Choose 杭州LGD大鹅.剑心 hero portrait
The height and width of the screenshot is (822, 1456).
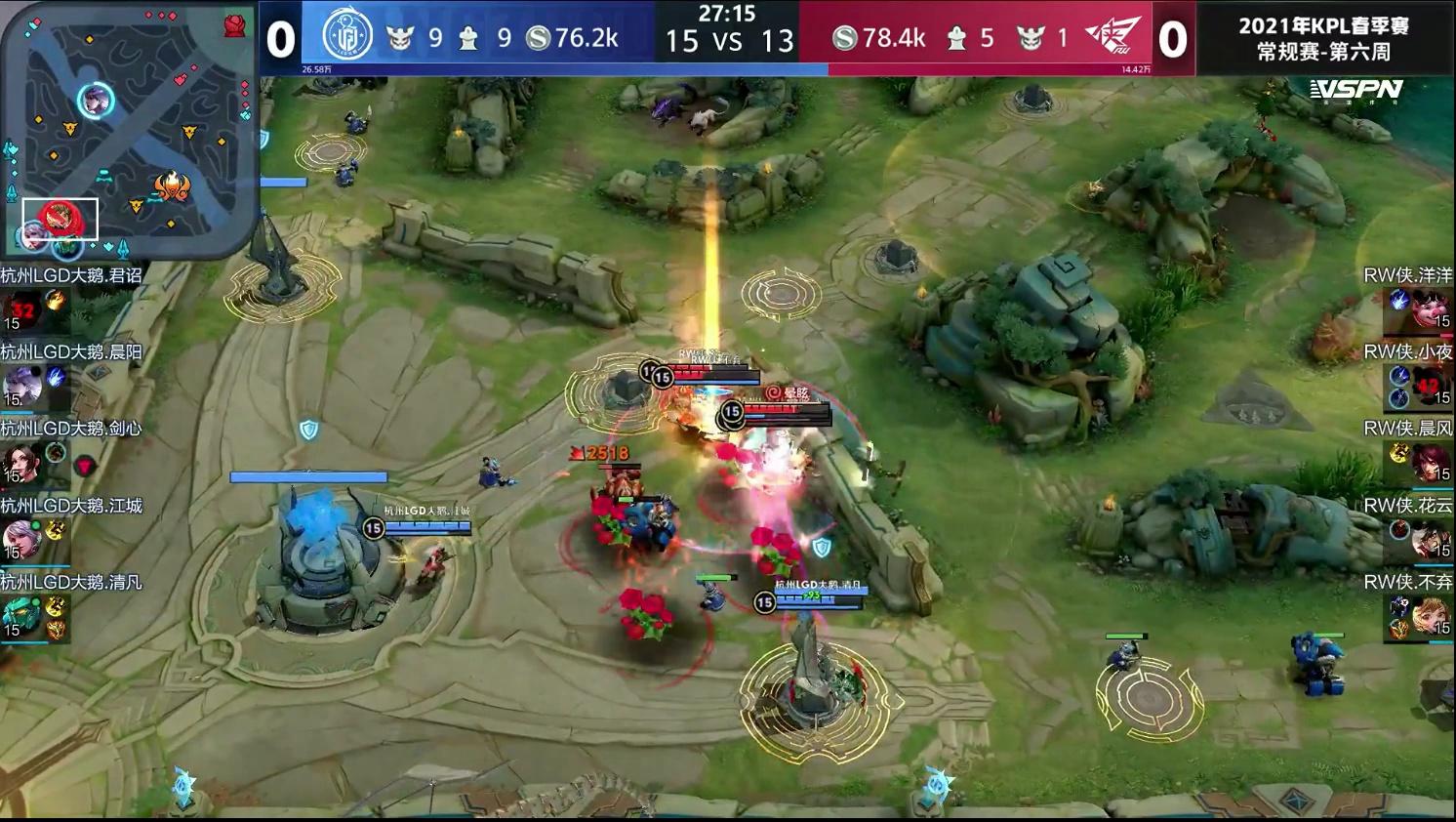click(21, 463)
